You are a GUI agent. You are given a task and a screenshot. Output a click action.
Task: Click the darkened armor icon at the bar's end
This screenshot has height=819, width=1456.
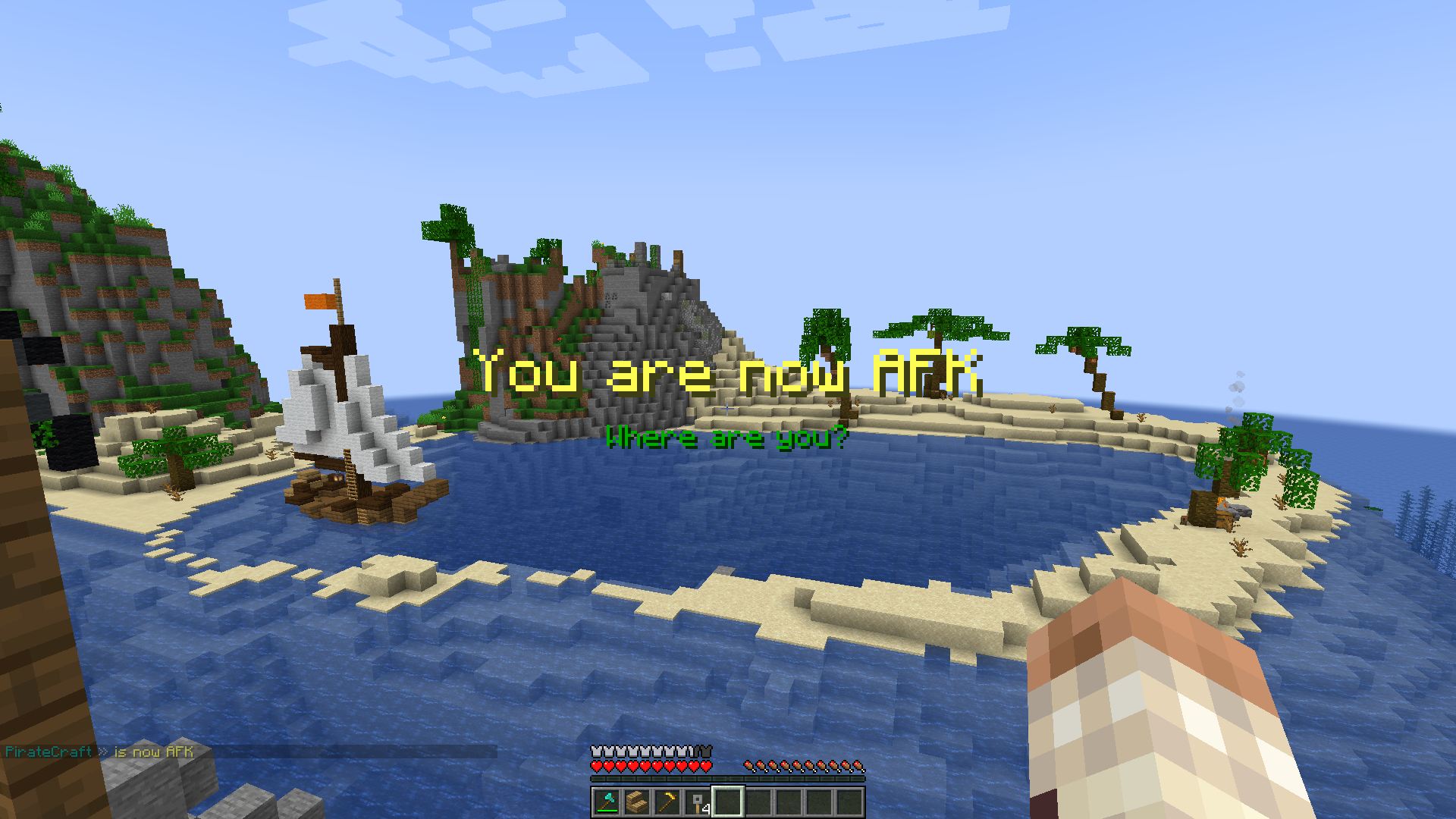pyautogui.click(x=704, y=752)
